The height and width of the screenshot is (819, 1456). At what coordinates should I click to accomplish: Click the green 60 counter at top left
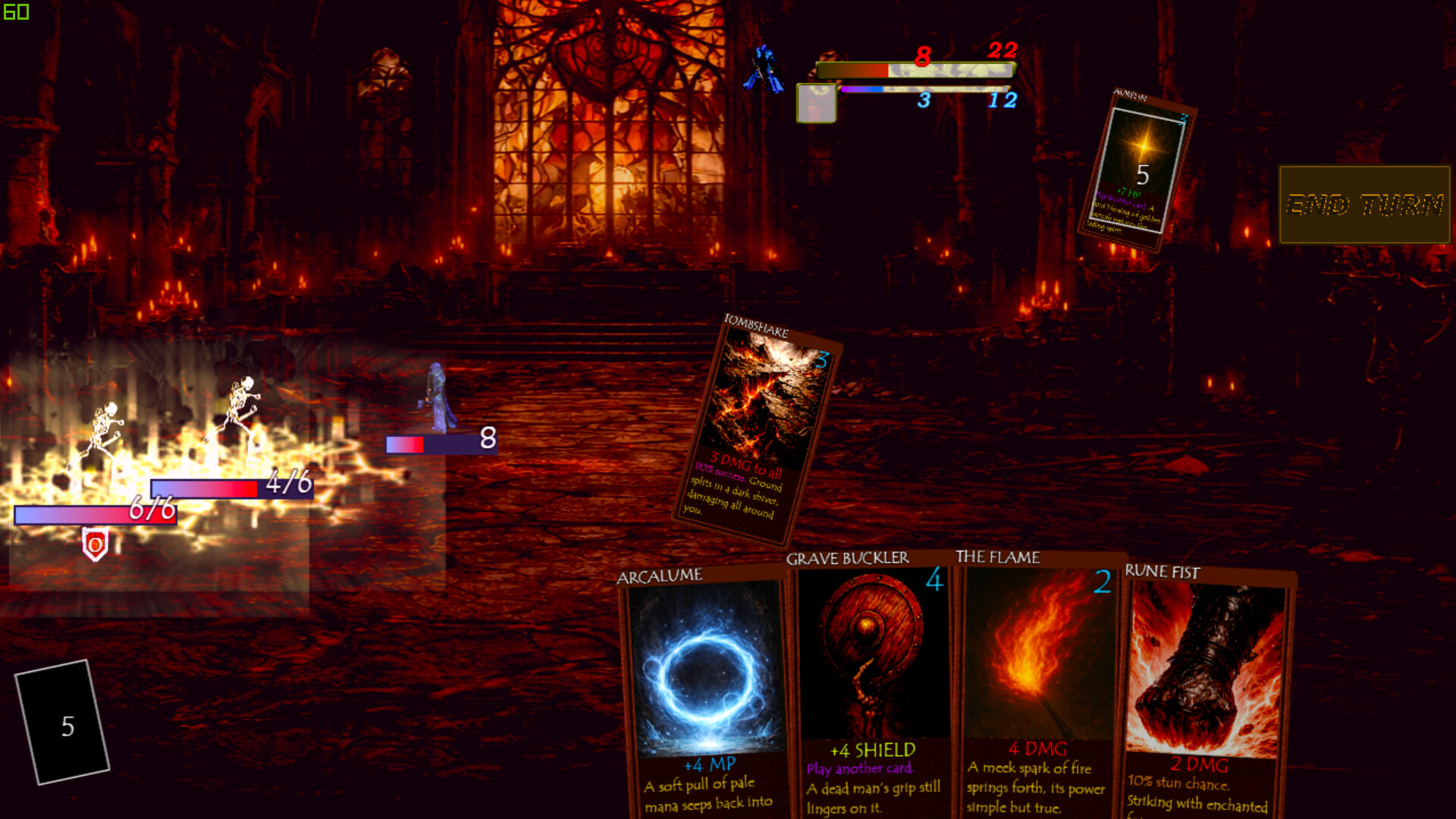point(15,12)
